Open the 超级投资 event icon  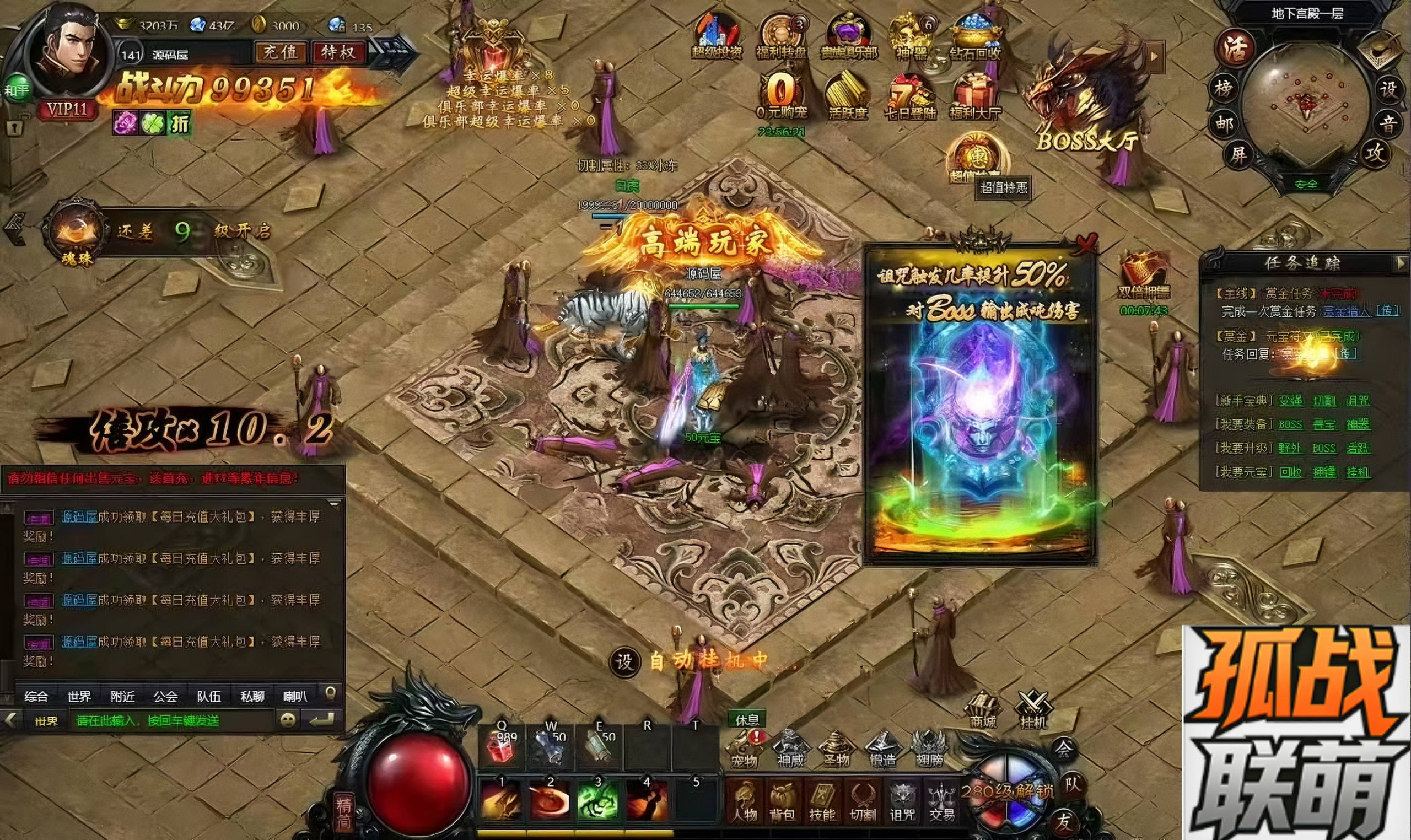coord(716,37)
